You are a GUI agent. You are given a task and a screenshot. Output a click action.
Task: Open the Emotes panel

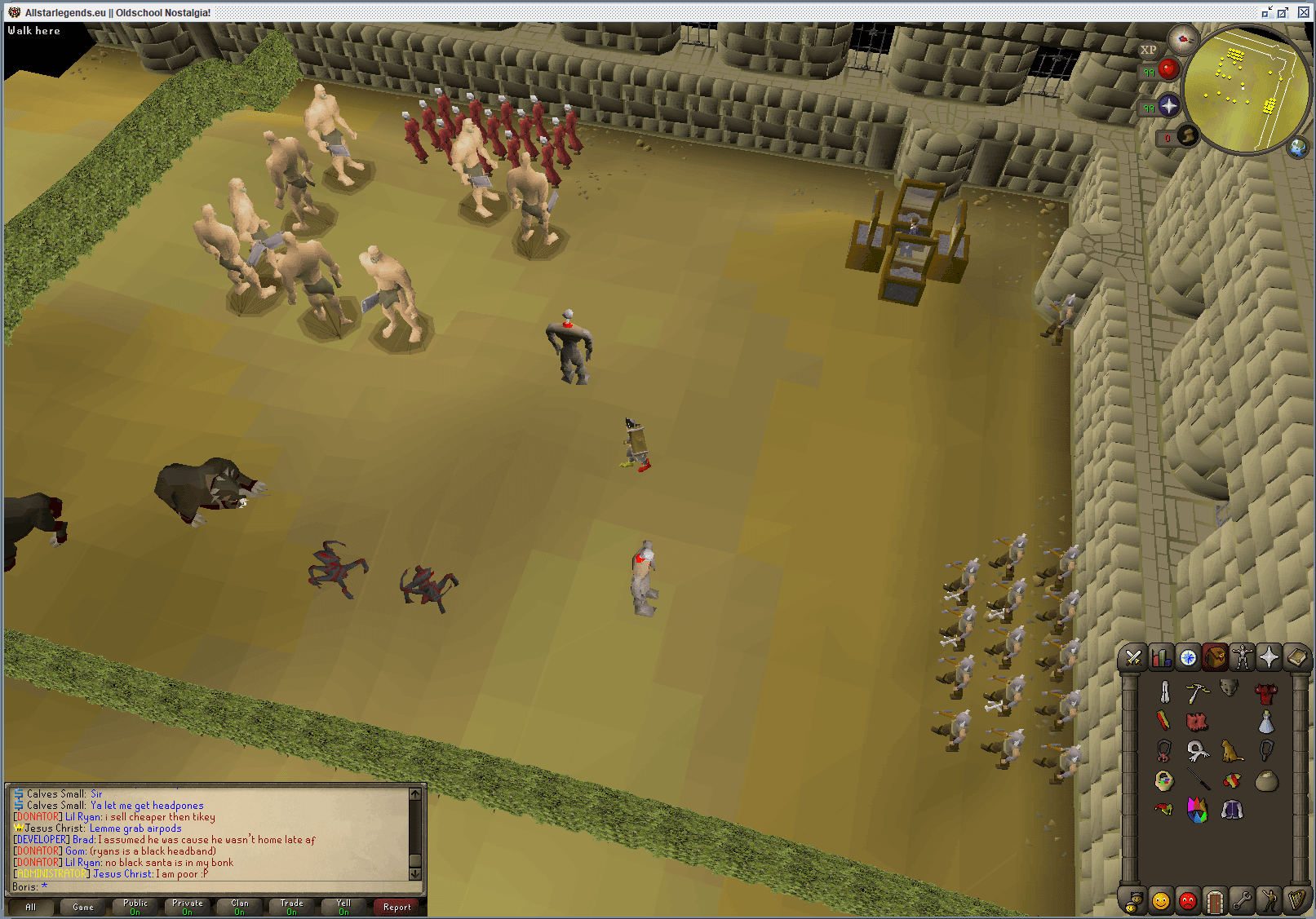[1269, 902]
